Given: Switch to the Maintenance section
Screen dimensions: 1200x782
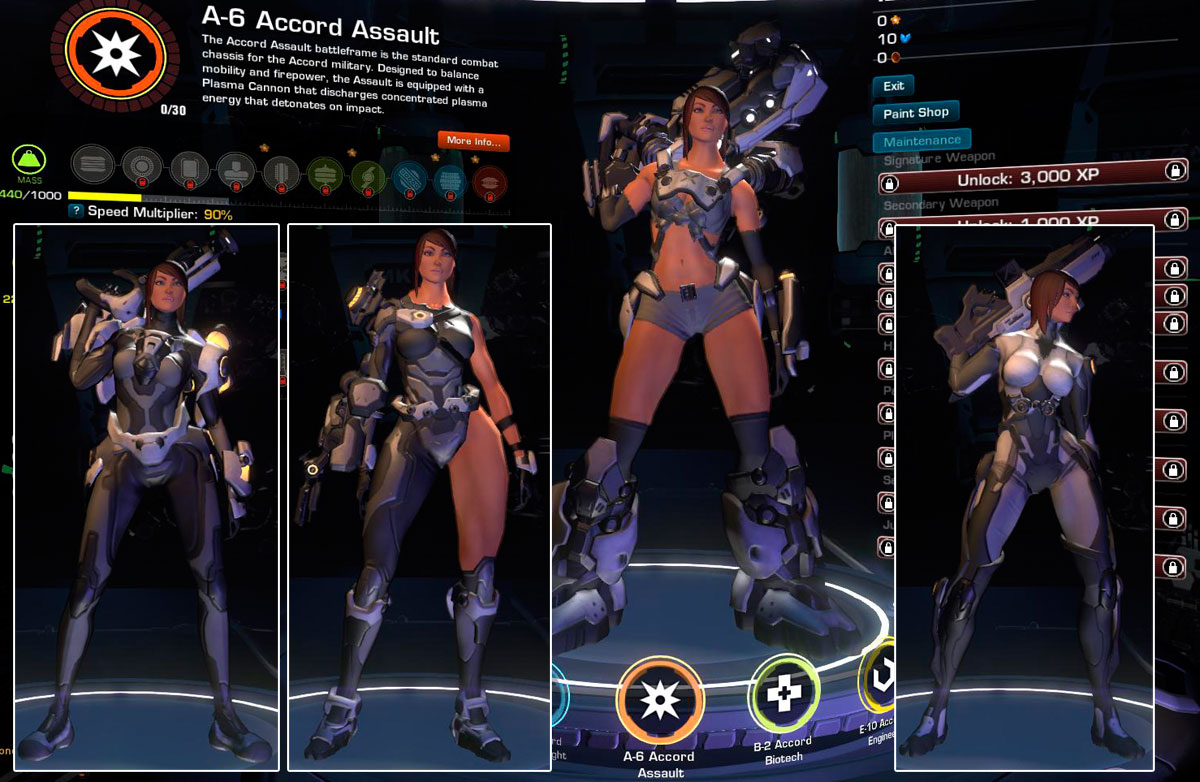Looking at the screenshot, I should [x=921, y=141].
